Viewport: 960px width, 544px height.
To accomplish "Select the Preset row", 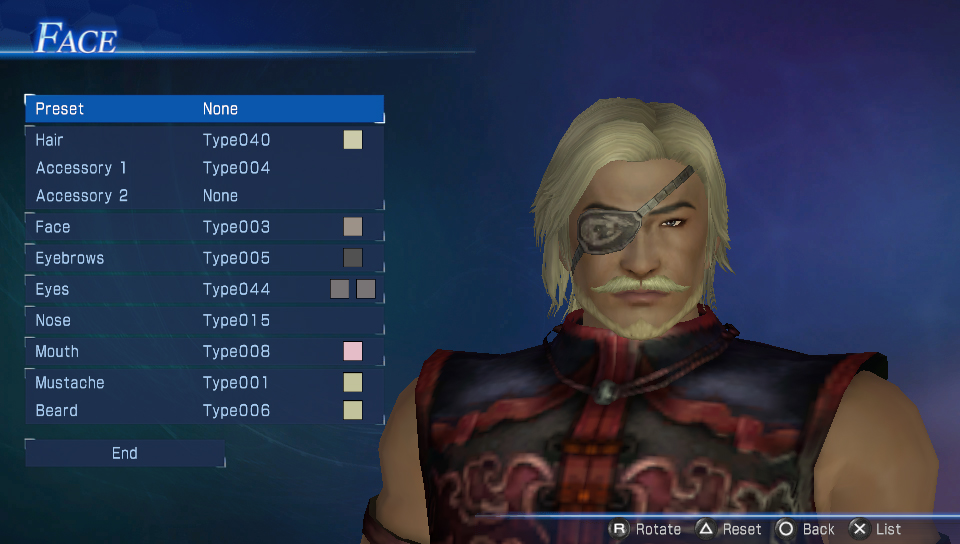I will [204, 109].
